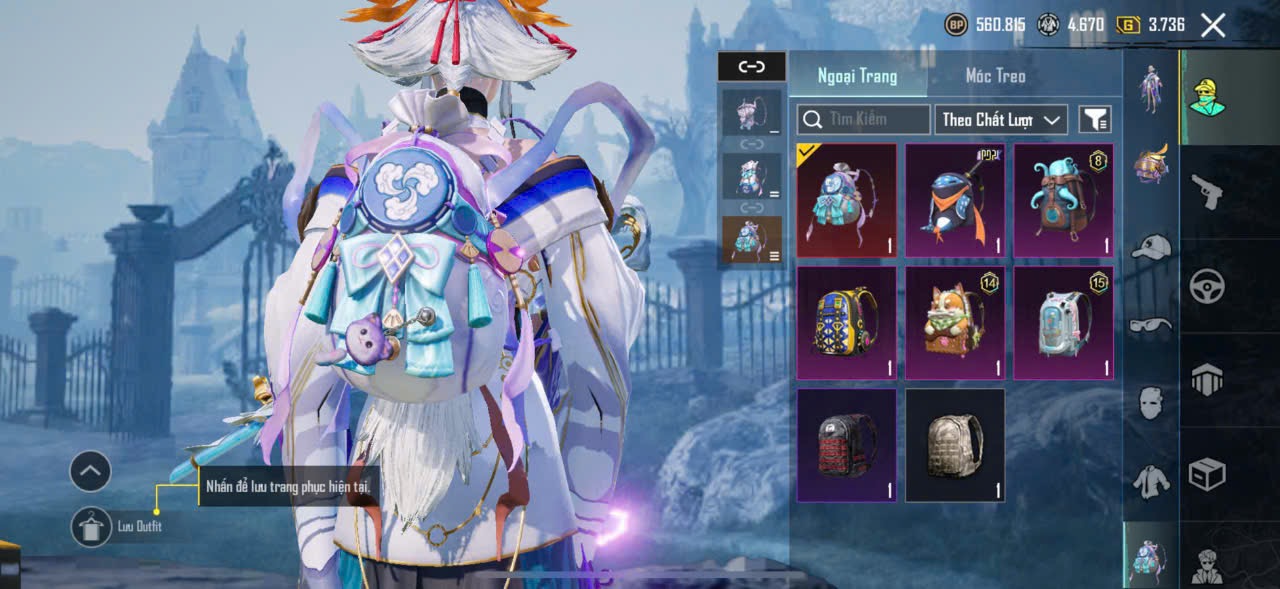
Task: Show the cap headwear category
Action: (x=1151, y=247)
